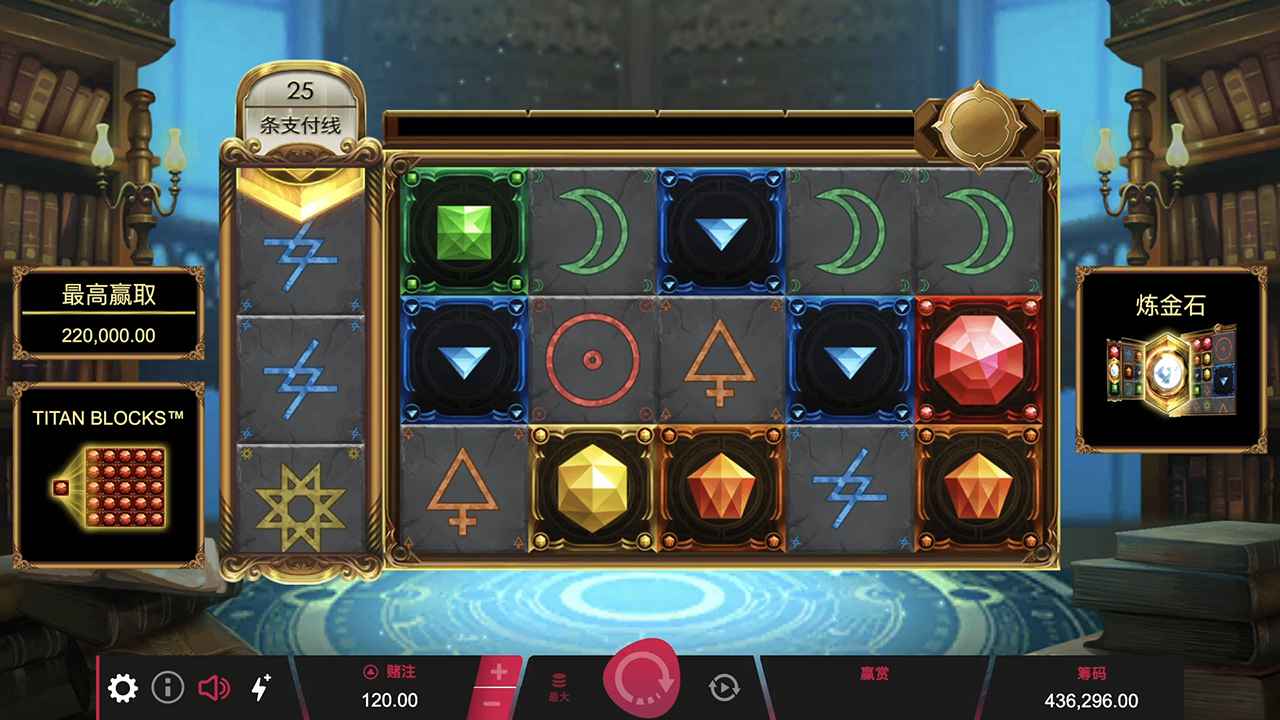Viewport: 1280px width, 720px height.
Task: Open the gear settings menu
Action: 123,688
